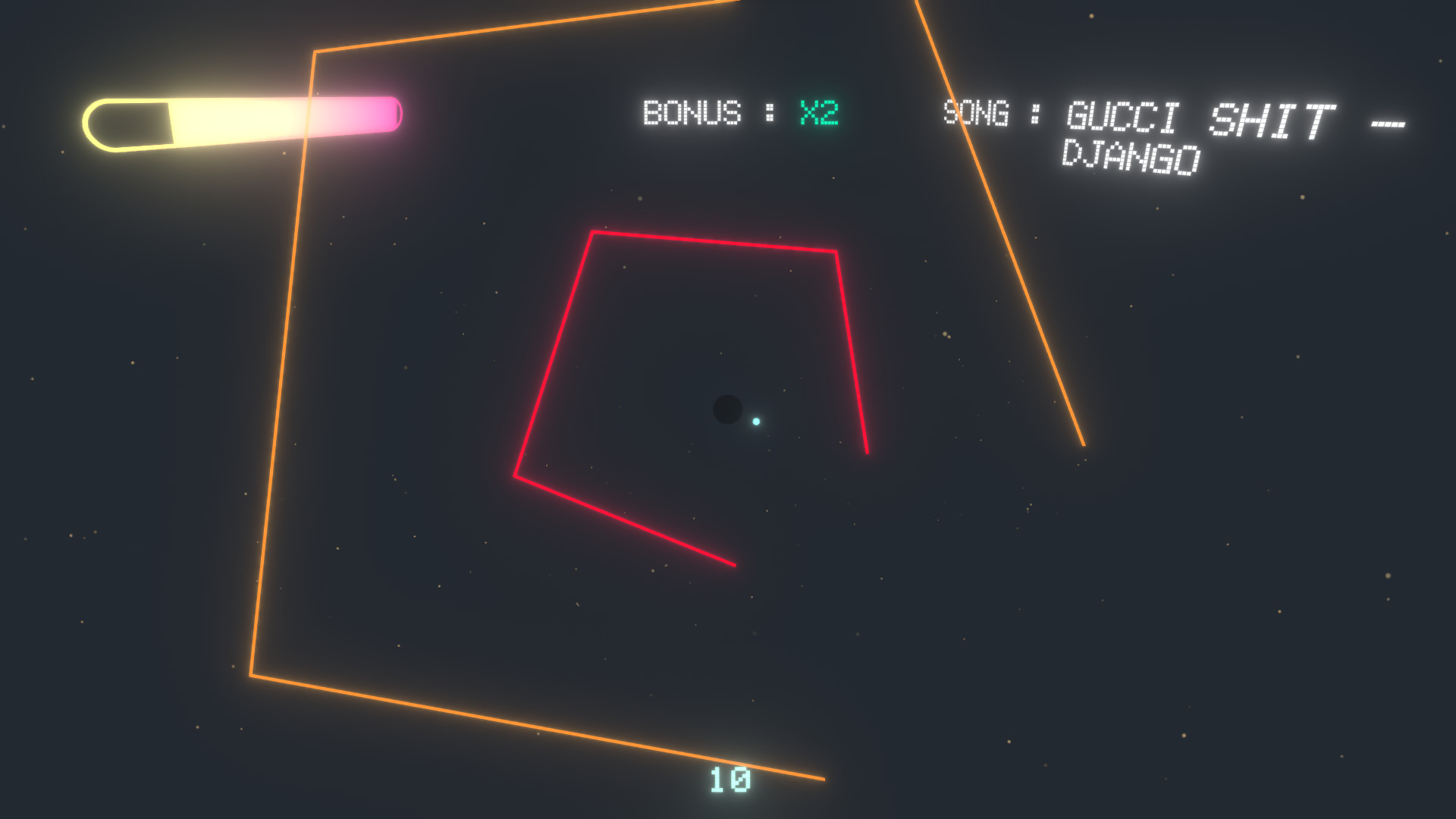This screenshot has height=819, width=1456.
Task: Open the BONUS label options
Action: (692, 112)
